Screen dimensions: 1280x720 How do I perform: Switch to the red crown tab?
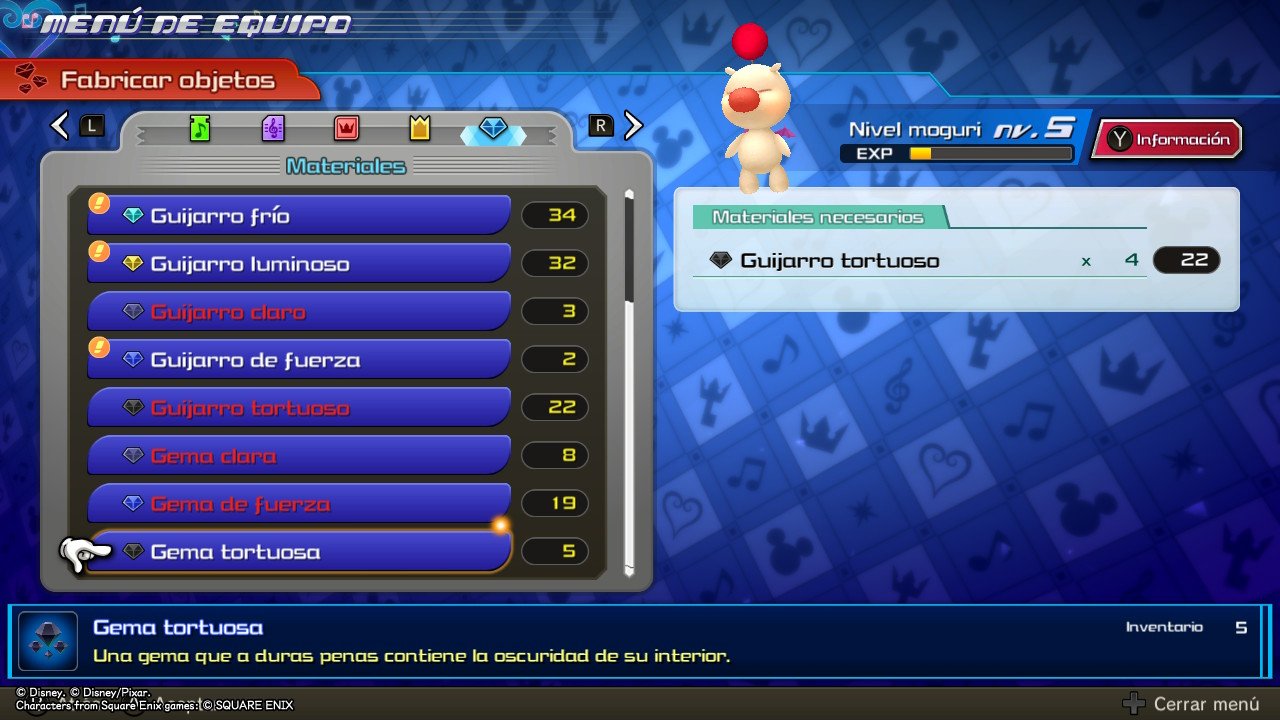click(x=346, y=128)
